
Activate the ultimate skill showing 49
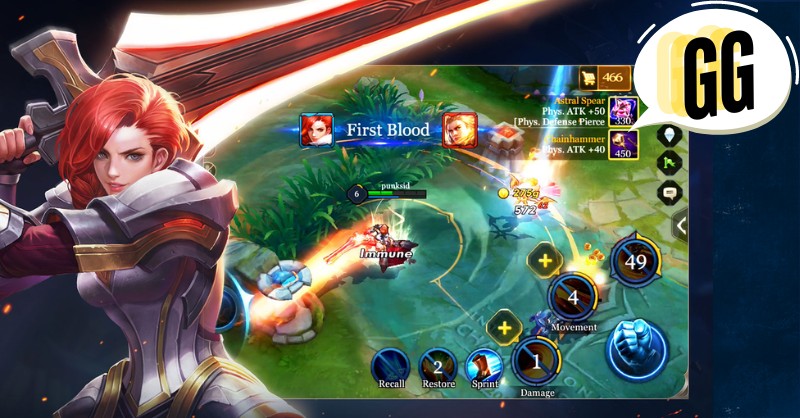click(x=636, y=262)
